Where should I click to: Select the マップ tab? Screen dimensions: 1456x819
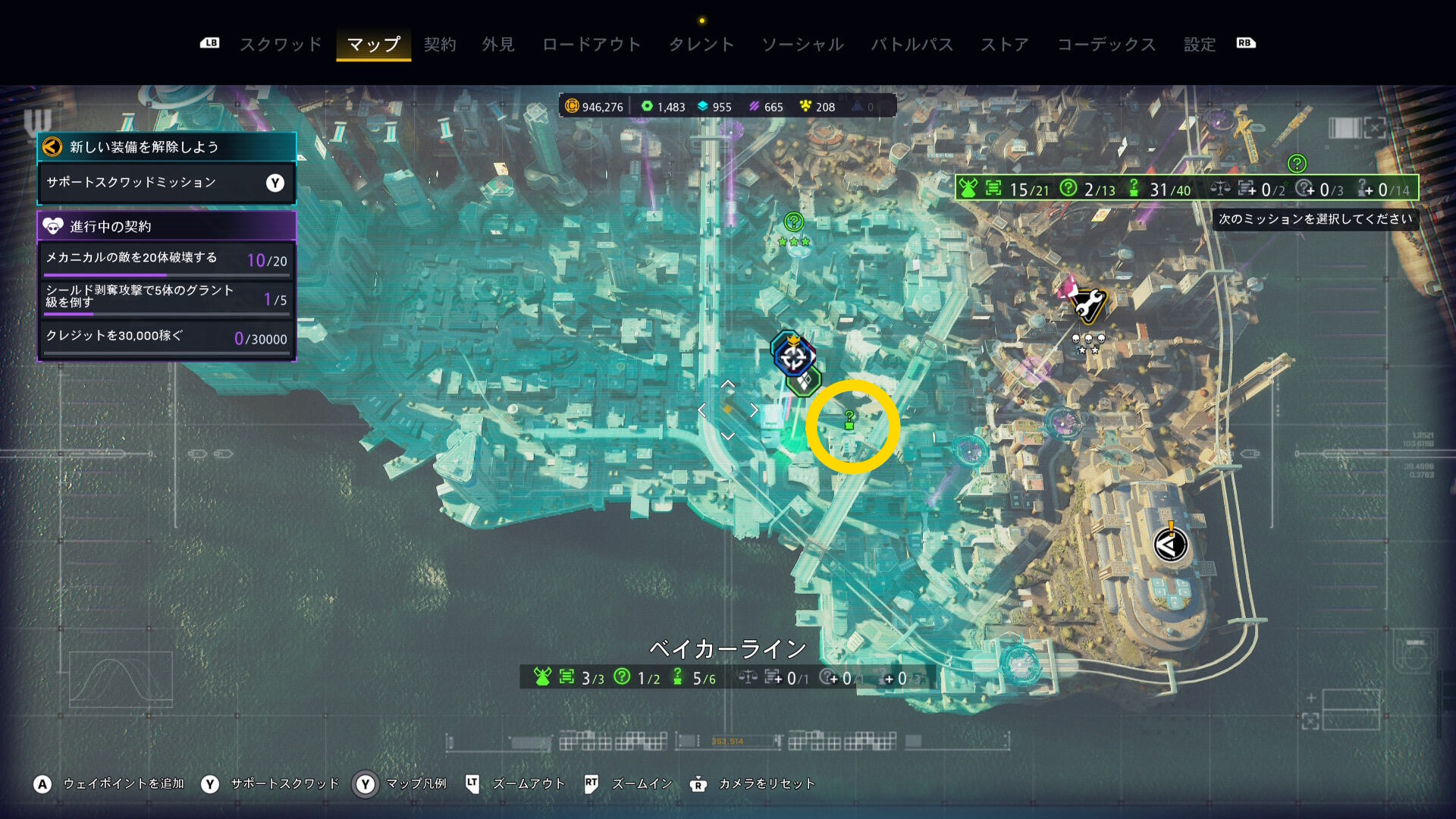374,45
